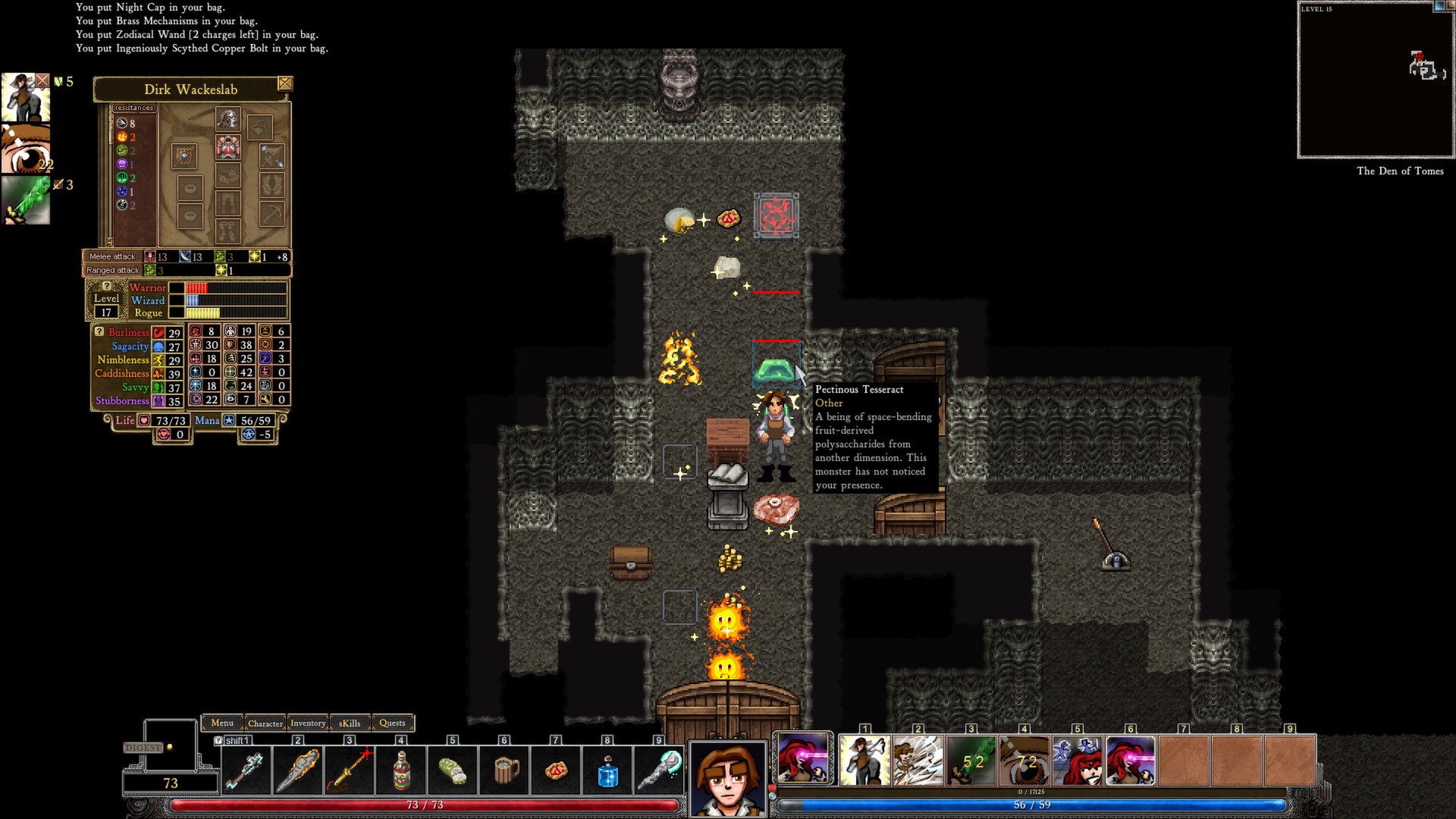This screenshot has height=819, width=1456.
Task: Click the question mark beside Level 17
Action: coord(106,286)
